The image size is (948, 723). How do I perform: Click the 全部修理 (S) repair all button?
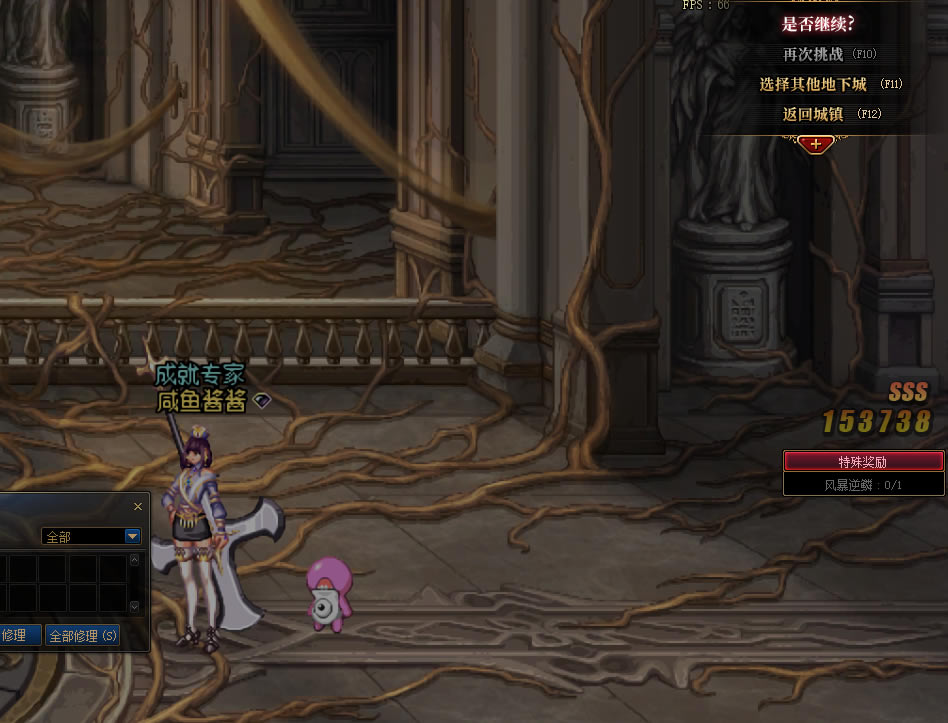(83, 635)
